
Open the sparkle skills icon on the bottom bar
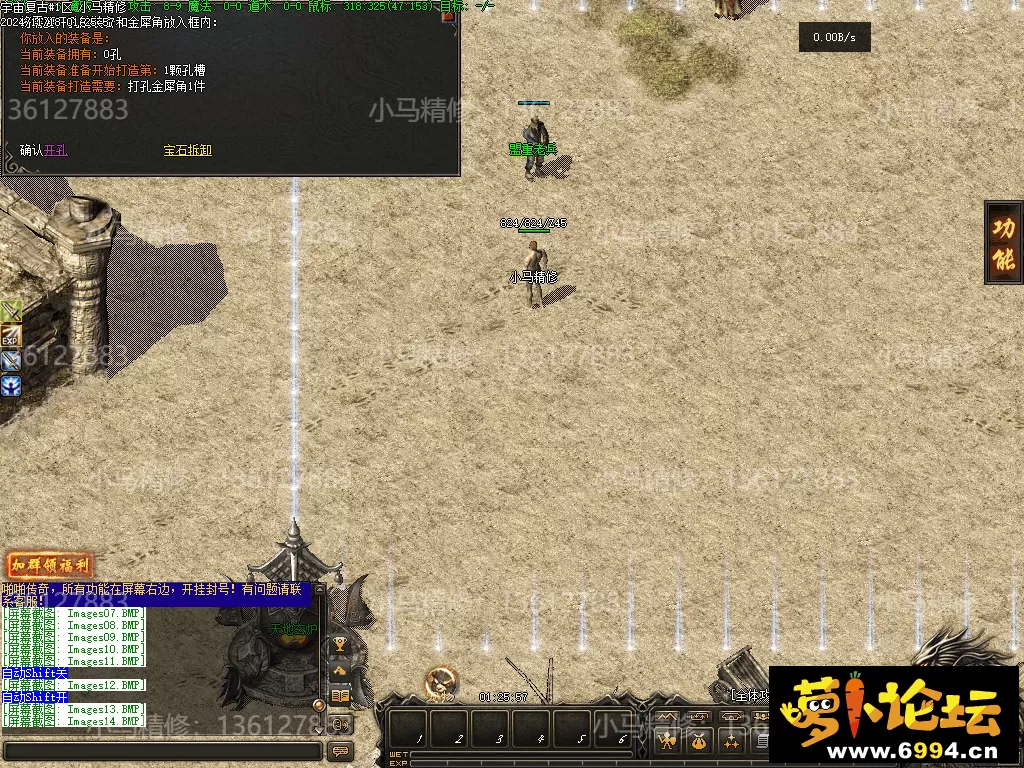[733, 742]
